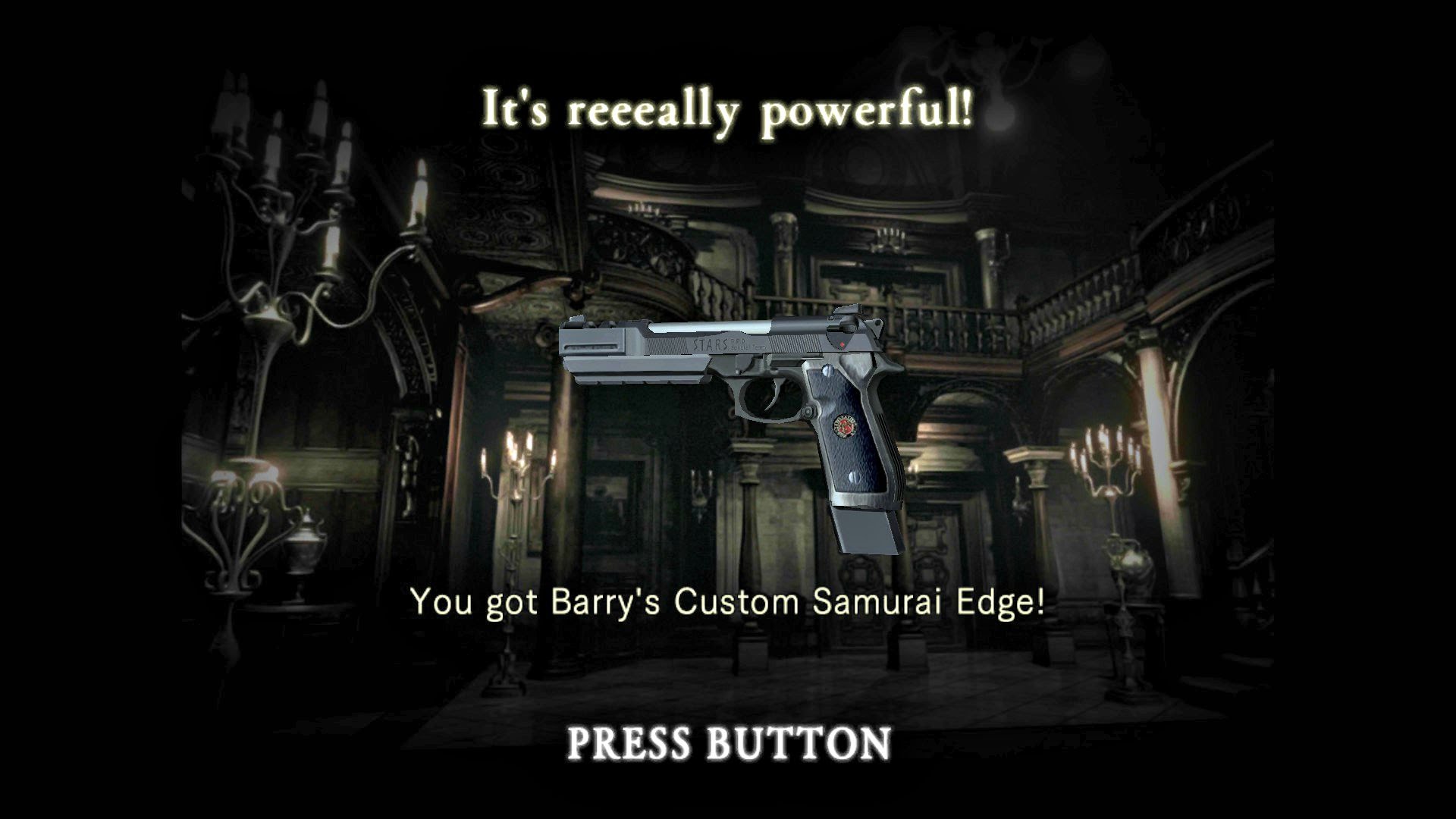
Task: Click the trigger guard opening
Action: (758, 397)
